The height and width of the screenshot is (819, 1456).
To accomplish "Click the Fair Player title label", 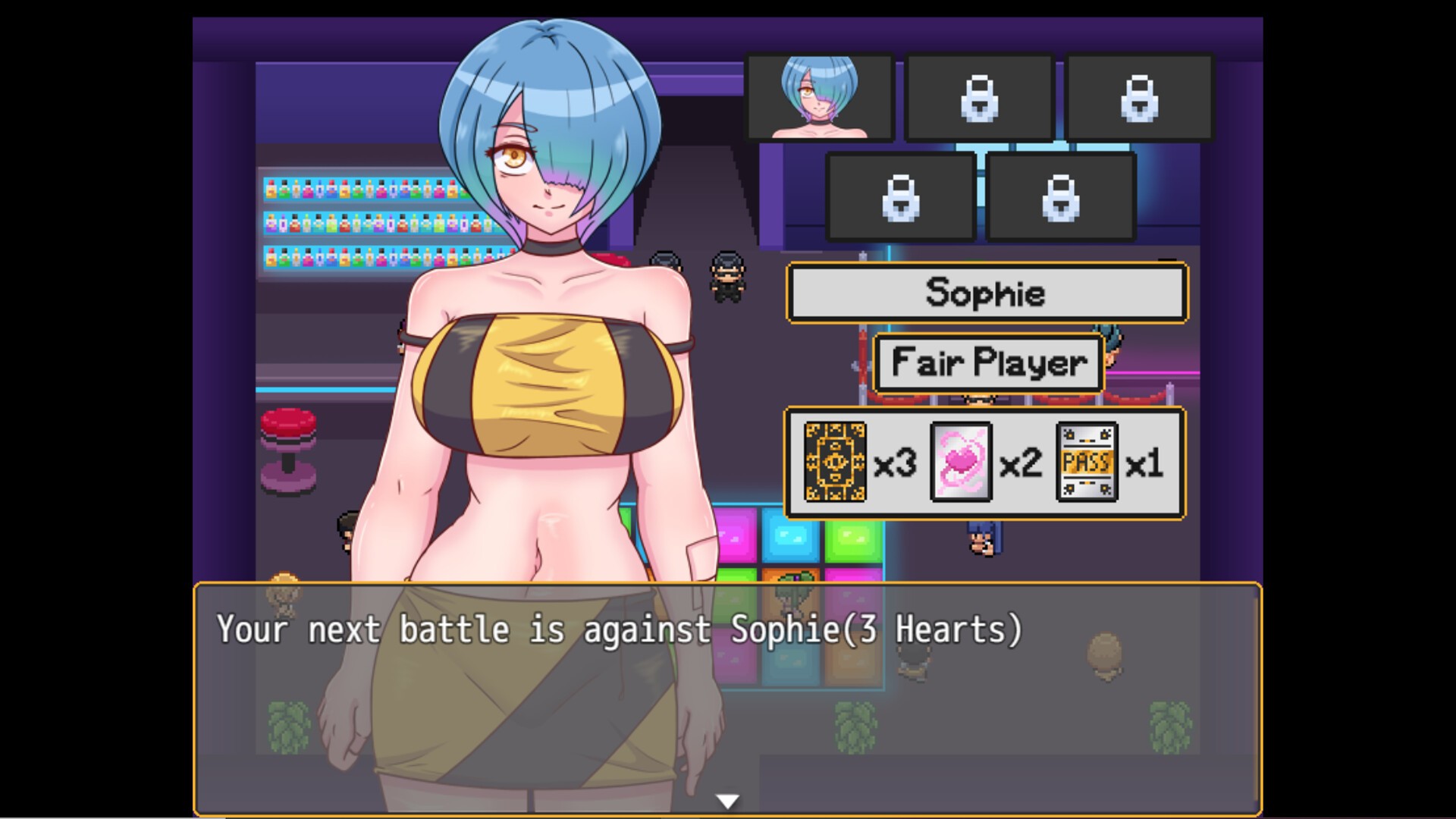I will [x=988, y=362].
